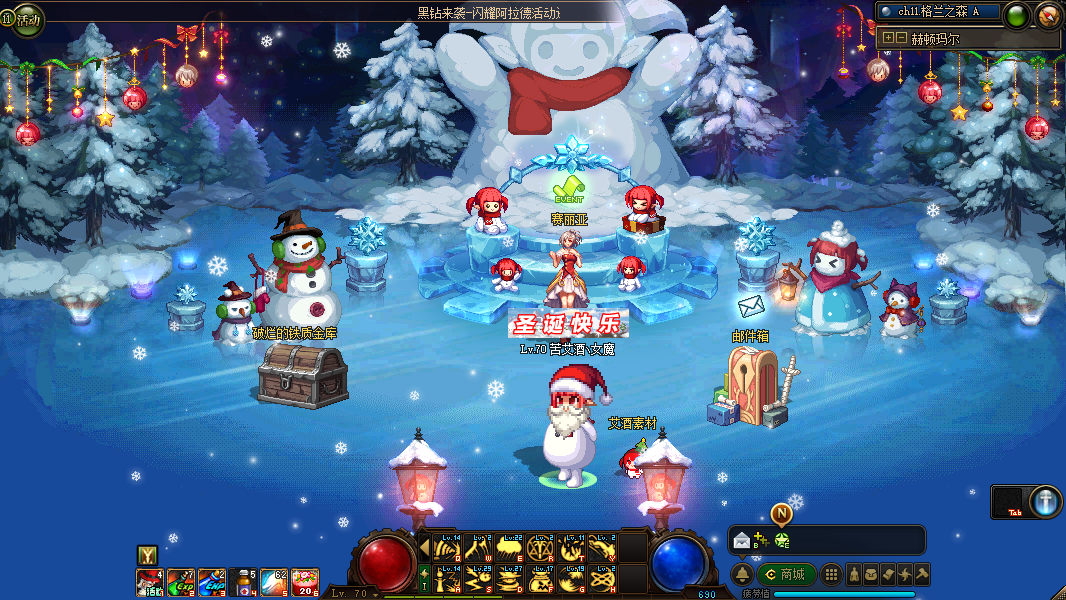Activate the Lv.22 storm cloud skill
The height and width of the screenshot is (600, 1066).
click(x=509, y=547)
